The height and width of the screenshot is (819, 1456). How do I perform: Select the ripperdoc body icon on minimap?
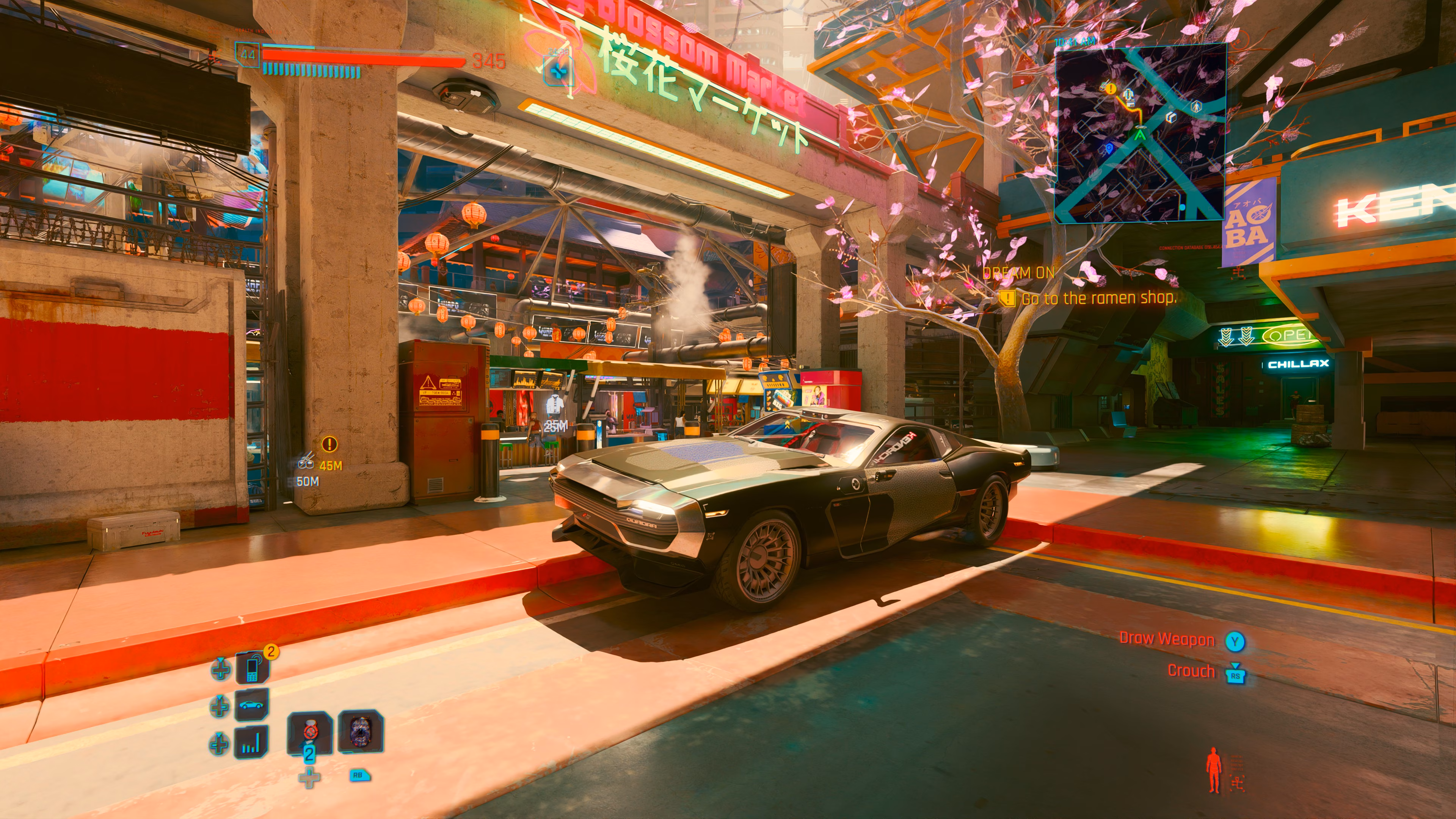[x=1196, y=106]
